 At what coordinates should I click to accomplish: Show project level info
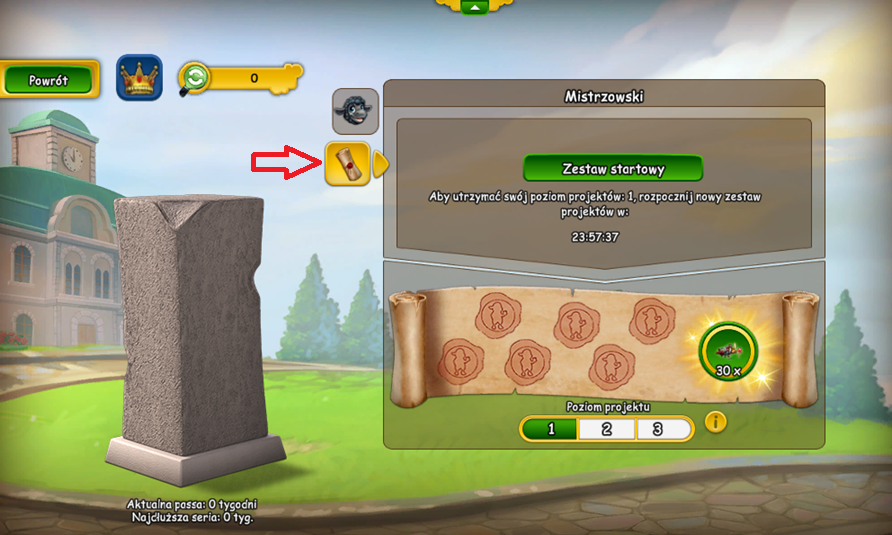coord(715,422)
